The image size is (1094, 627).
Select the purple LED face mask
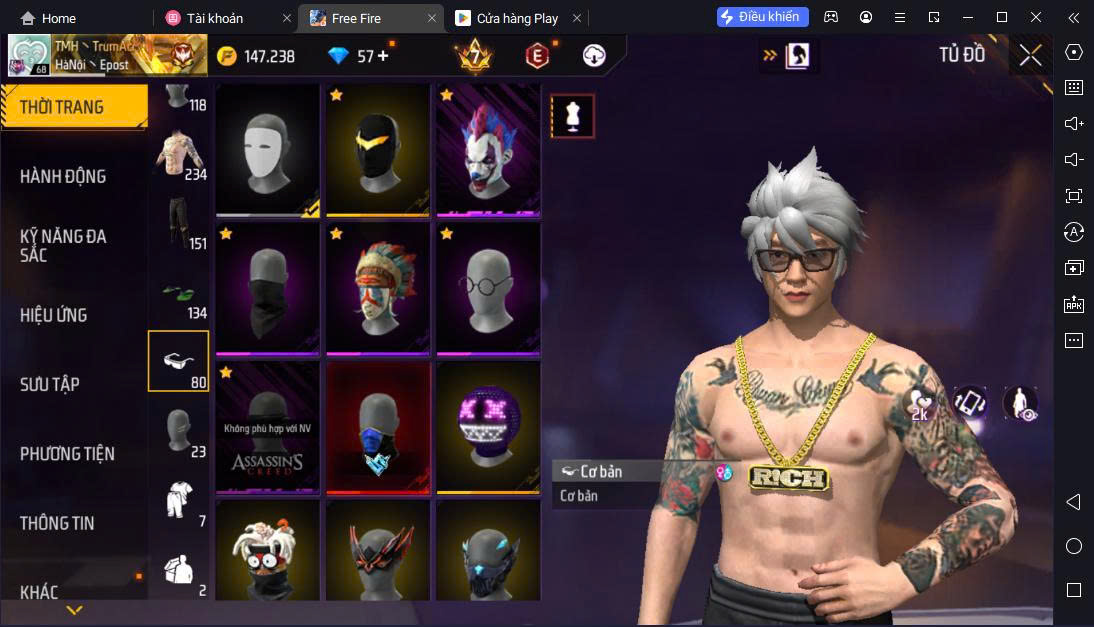(488, 427)
